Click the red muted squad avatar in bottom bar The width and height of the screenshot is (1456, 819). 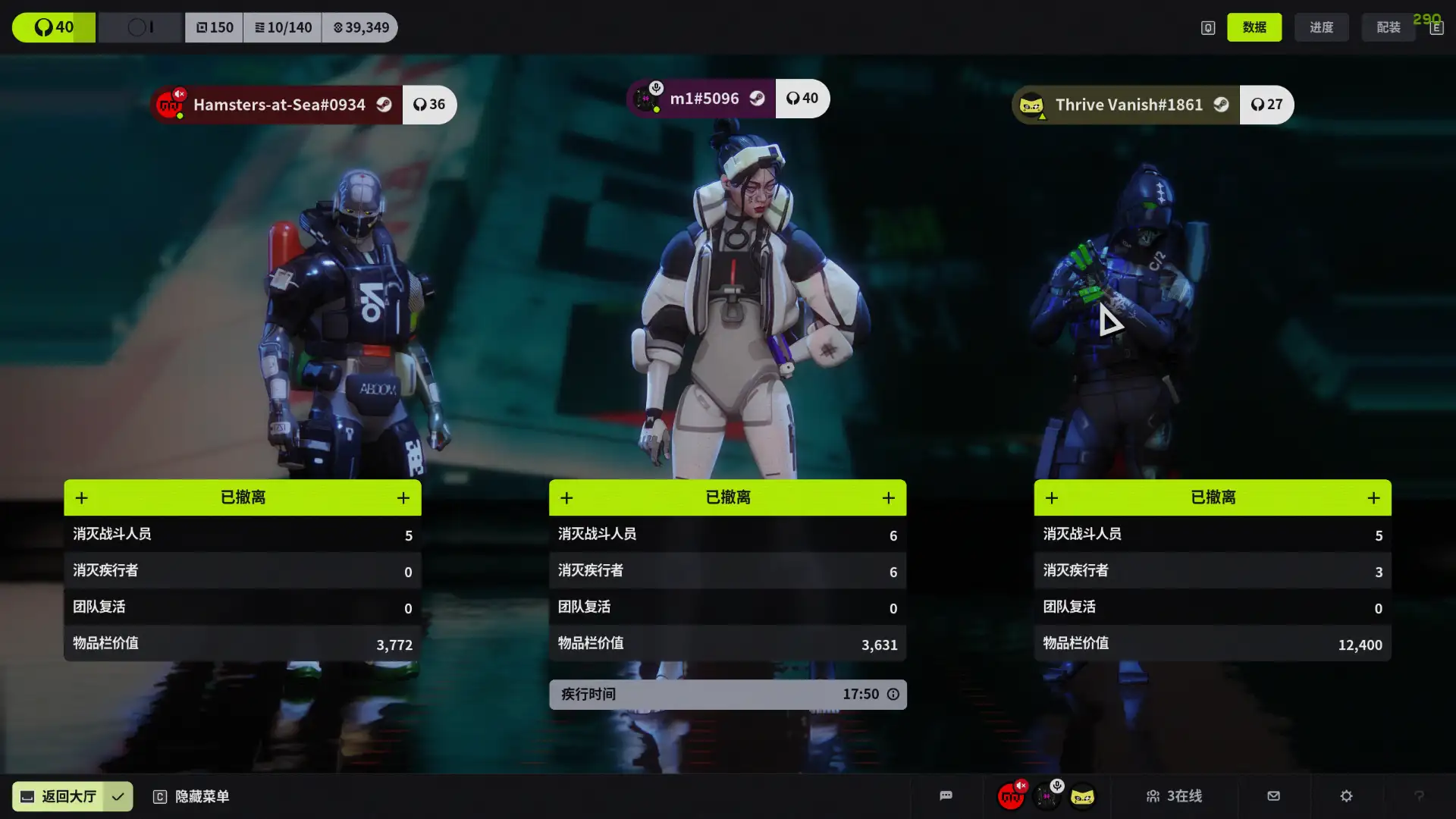1011,797
